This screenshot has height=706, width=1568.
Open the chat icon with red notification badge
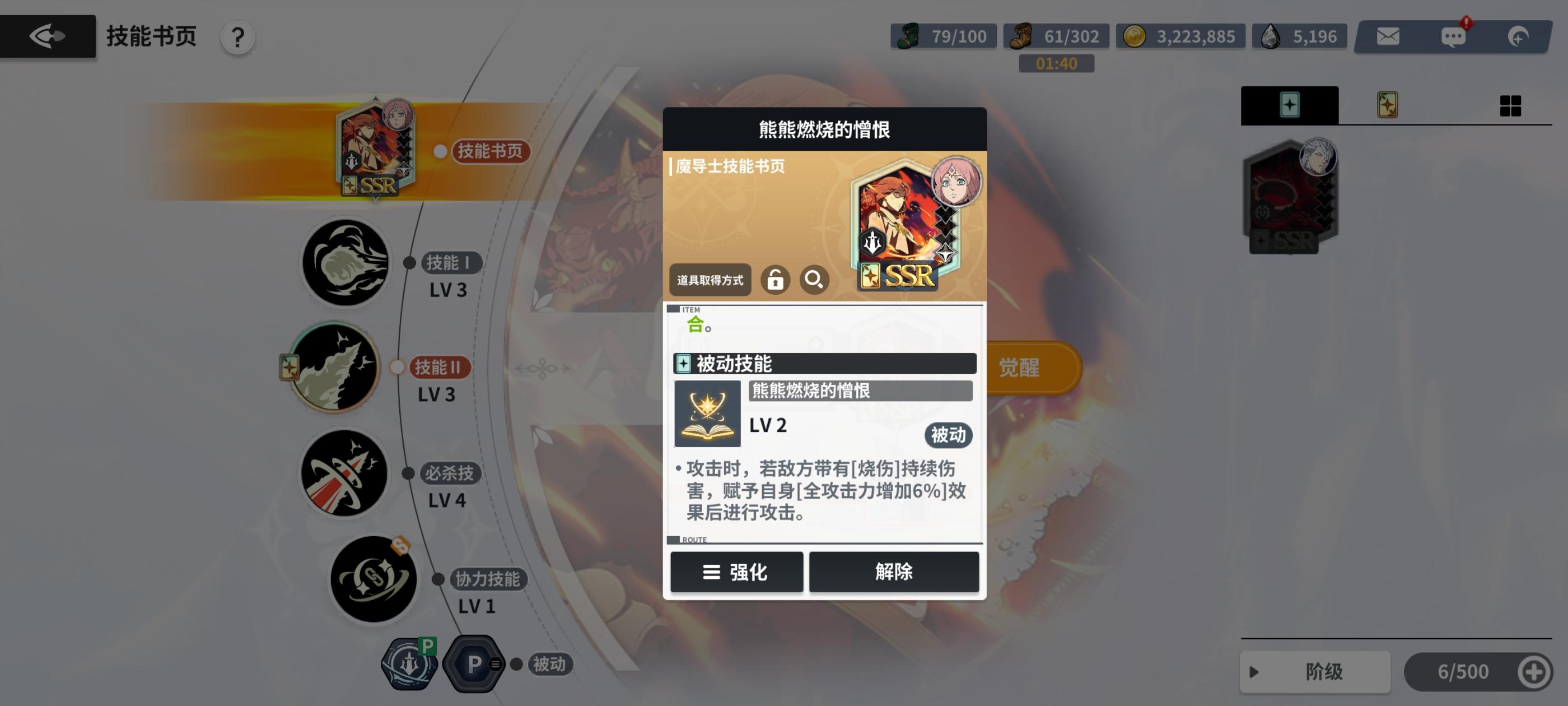pos(1455,35)
